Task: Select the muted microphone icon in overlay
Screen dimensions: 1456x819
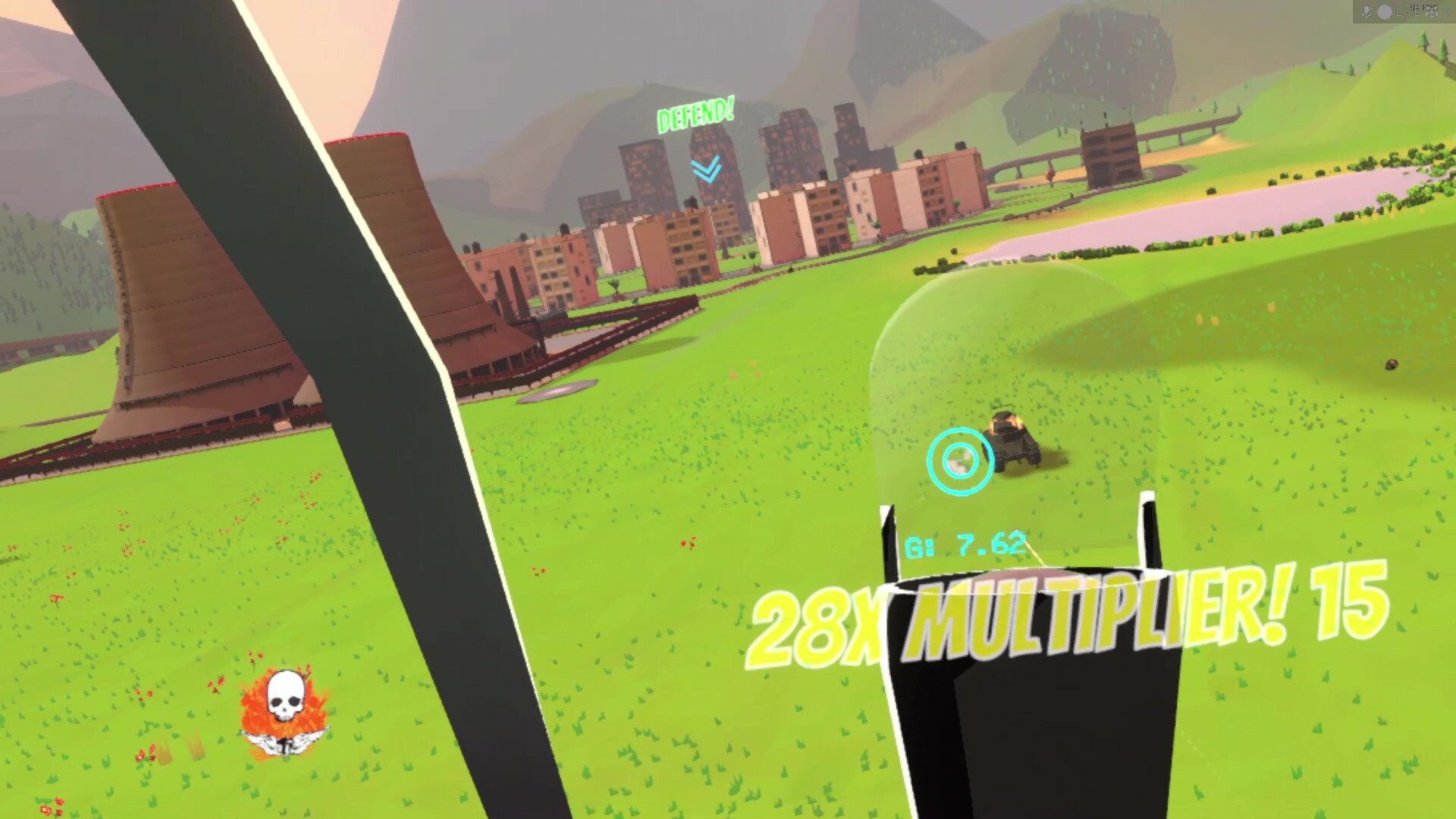Action: coord(1368,11)
